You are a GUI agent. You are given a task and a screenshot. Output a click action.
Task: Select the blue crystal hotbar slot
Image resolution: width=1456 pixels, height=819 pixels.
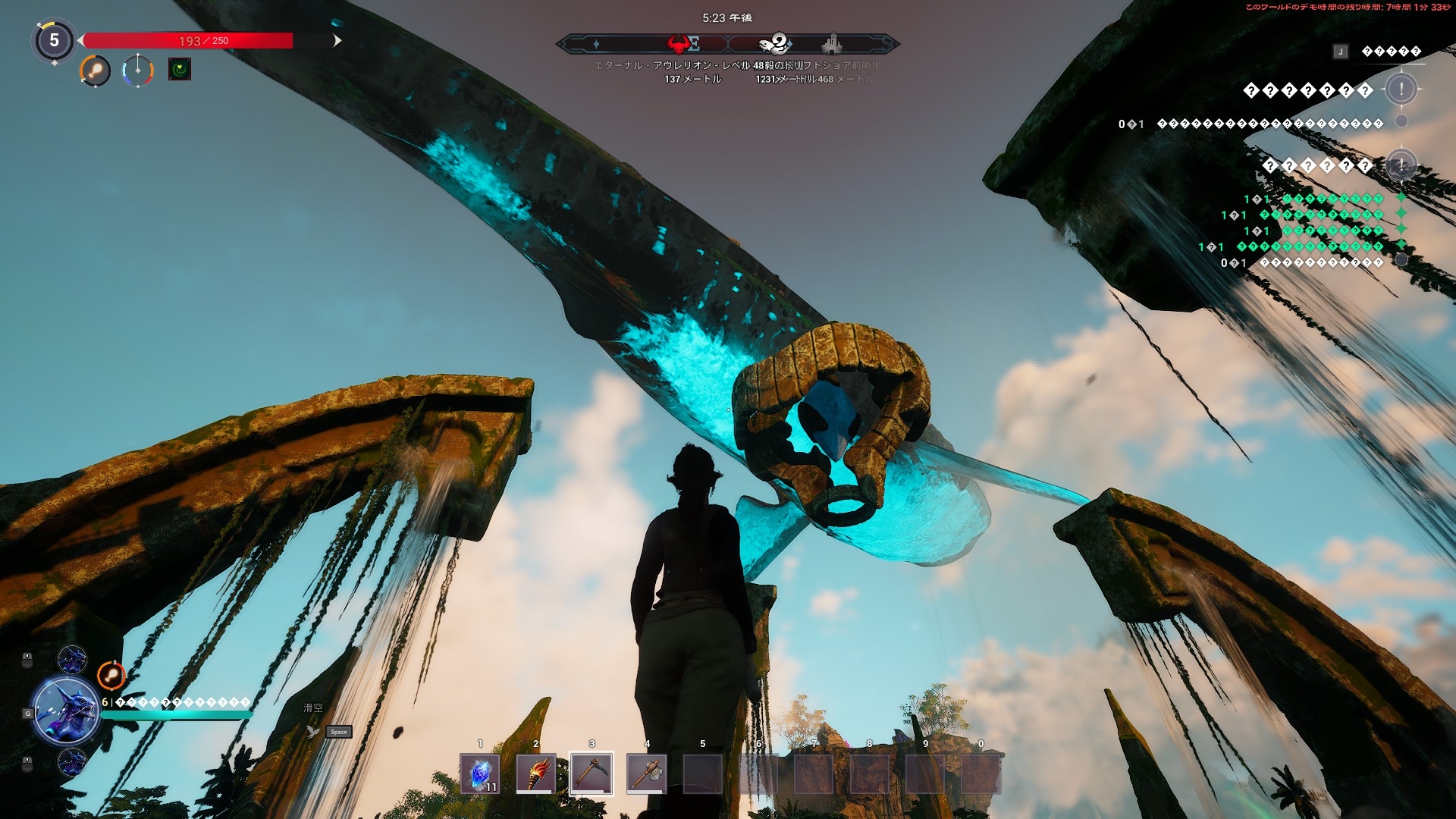479,773
